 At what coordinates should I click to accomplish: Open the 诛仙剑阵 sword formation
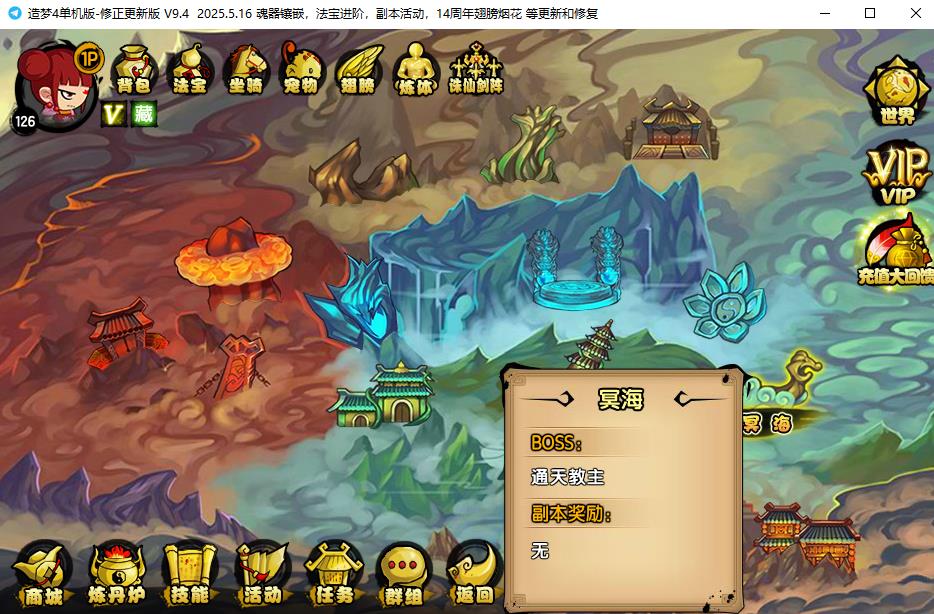[475, 70]
